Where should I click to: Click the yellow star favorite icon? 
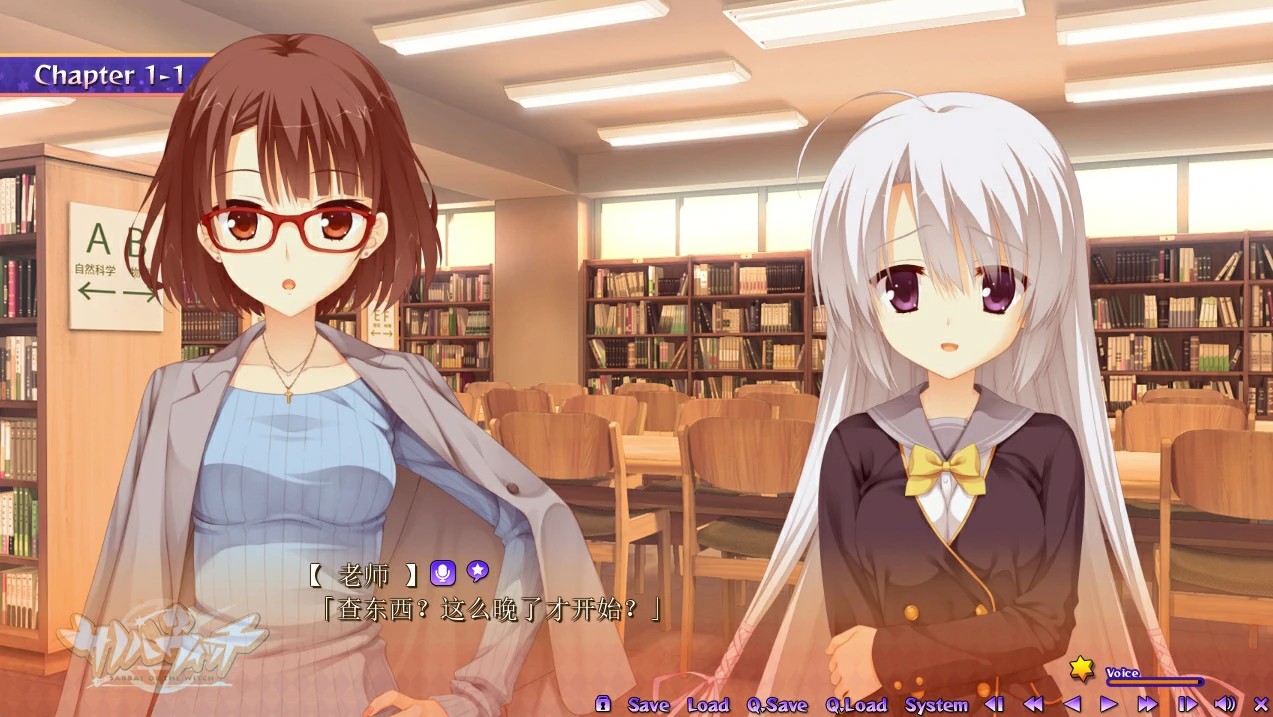(x=1082, y=669)
